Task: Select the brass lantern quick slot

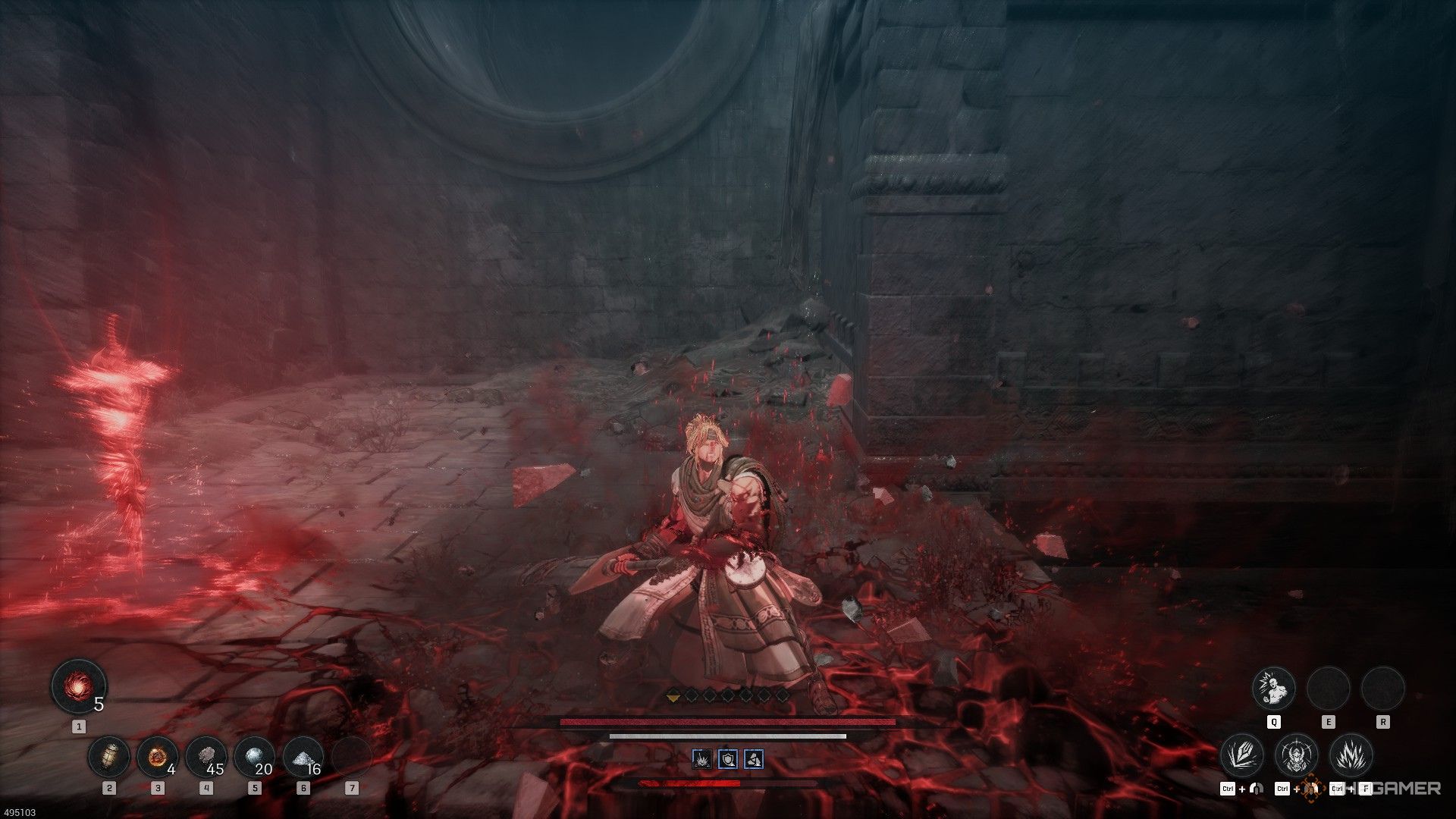Action: [x=109, y=757]
